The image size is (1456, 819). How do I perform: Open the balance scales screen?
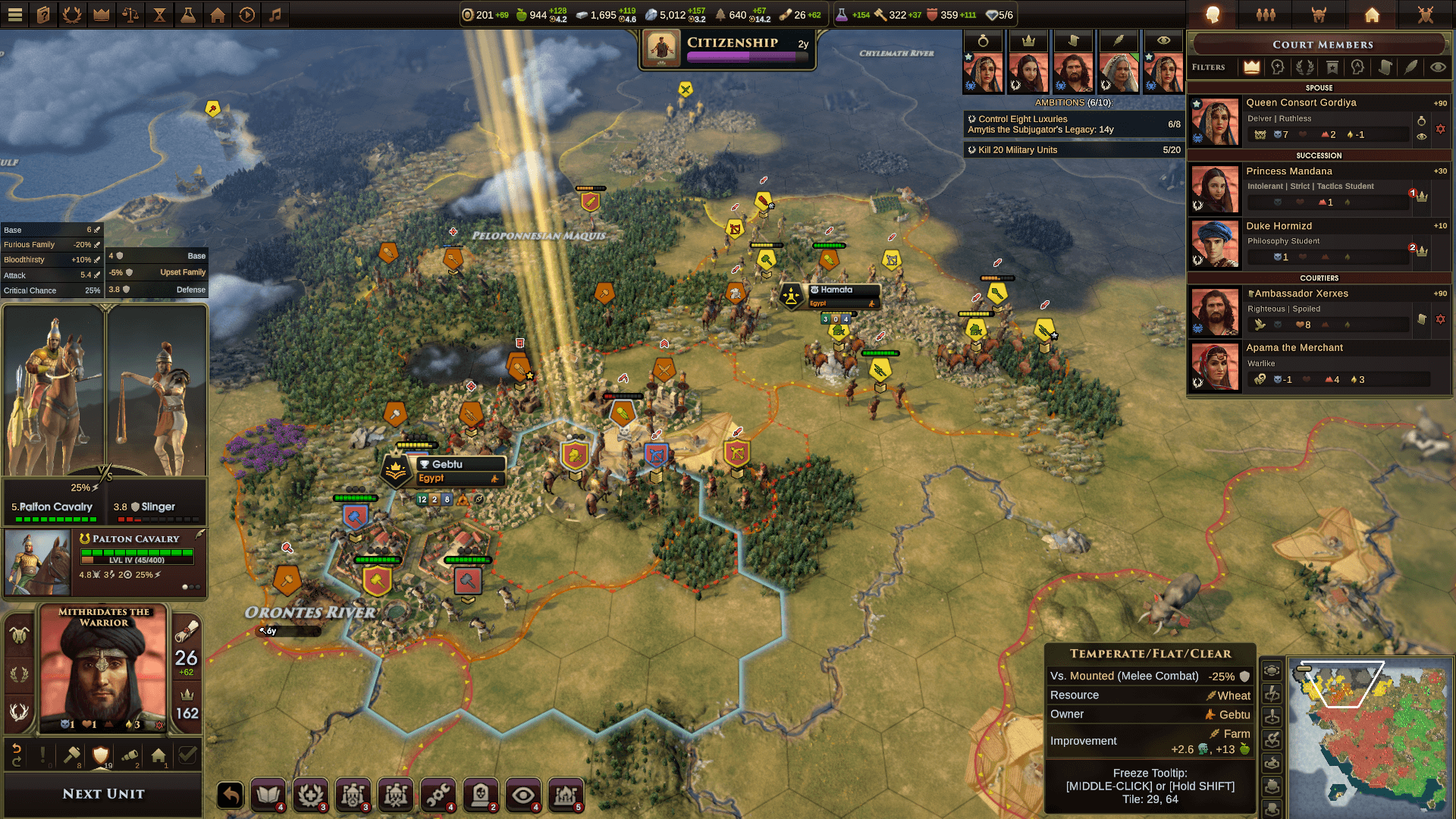tap(130, 14)
